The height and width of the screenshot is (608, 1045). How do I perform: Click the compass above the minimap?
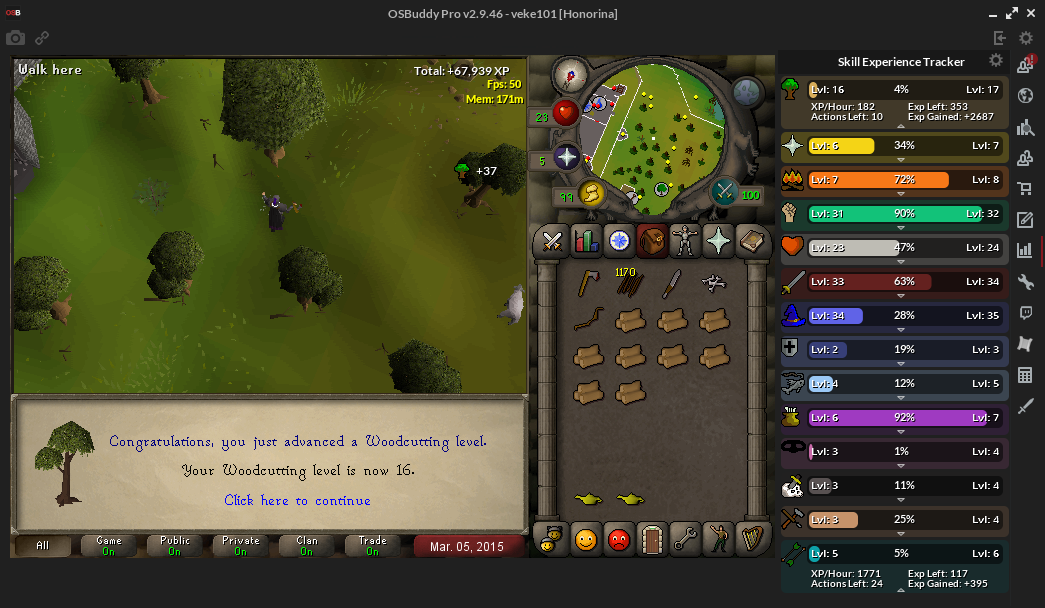coord(573,74)
